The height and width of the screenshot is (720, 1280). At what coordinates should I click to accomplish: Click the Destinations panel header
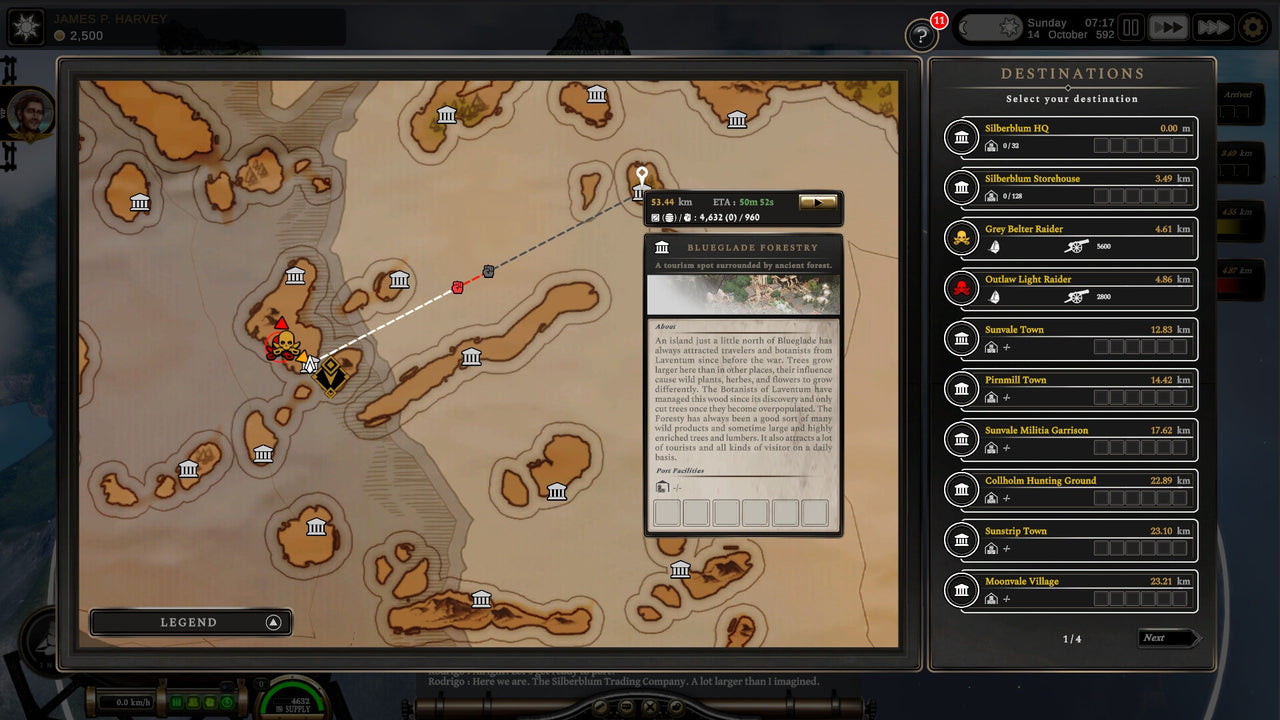tap(1071, 73)
